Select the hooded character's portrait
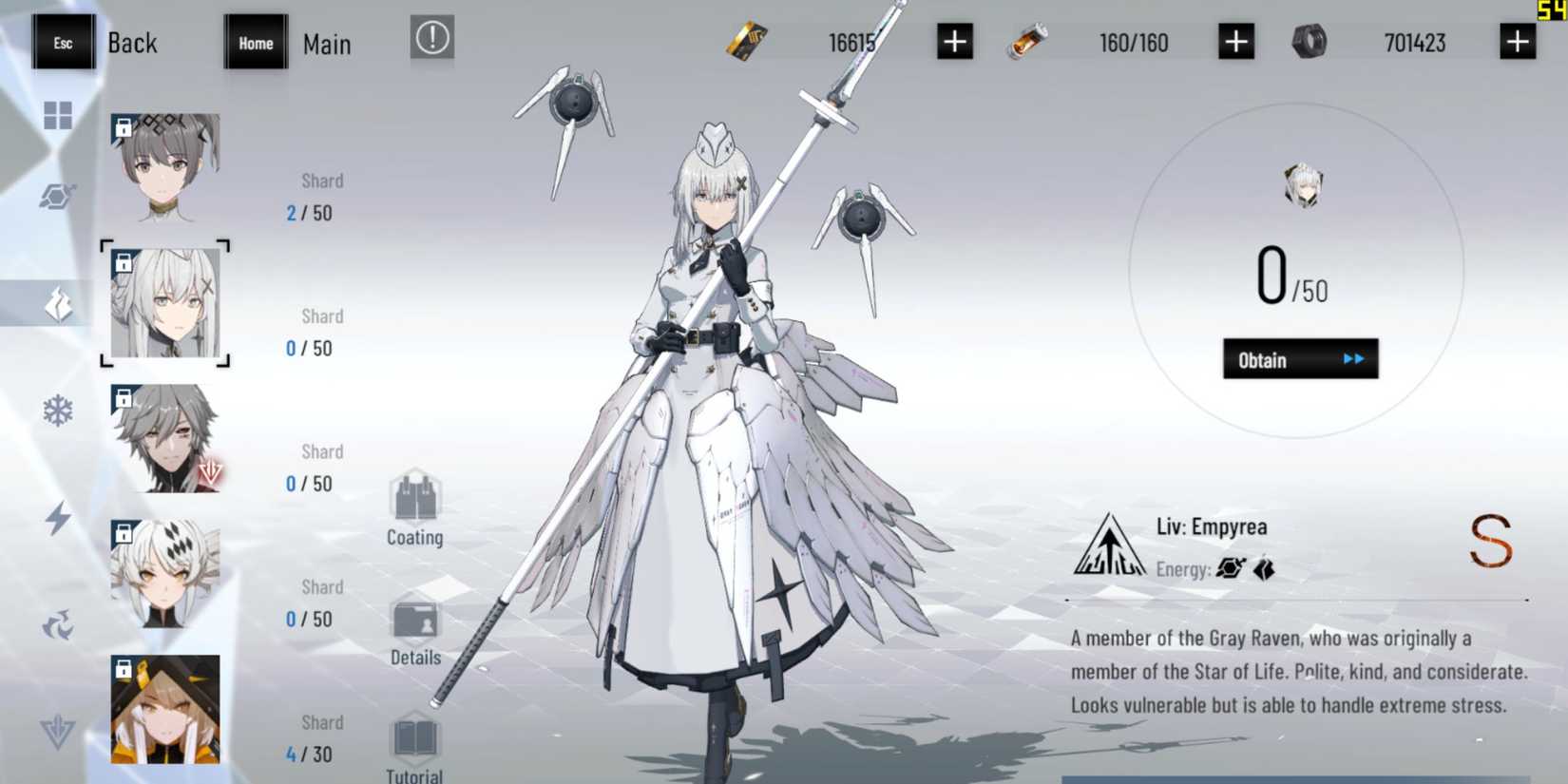Viewport: 1568px width, 784px height. point(164,708)
